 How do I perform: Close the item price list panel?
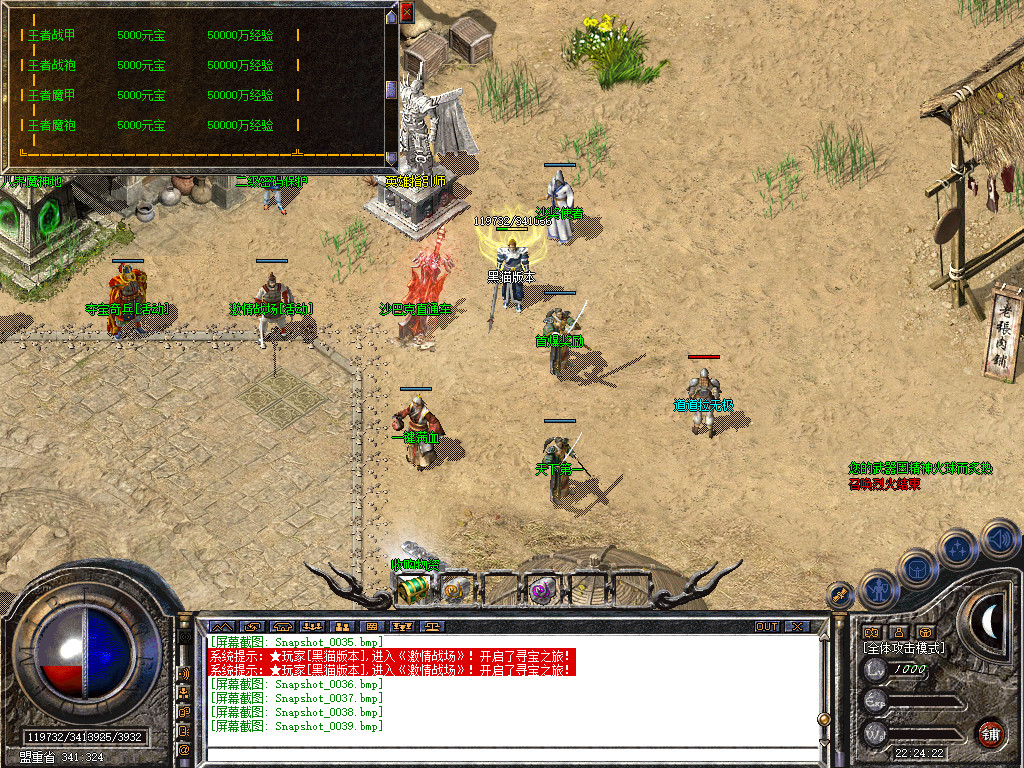[406, 13]
